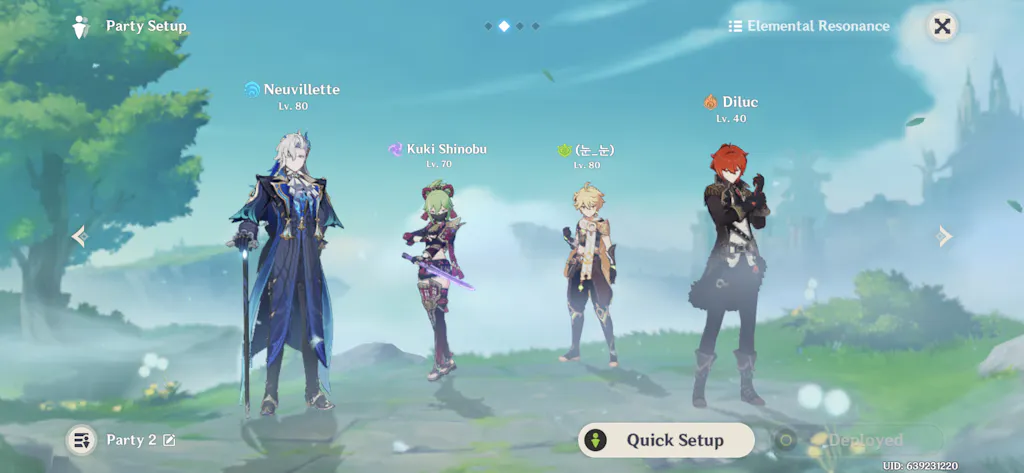This screenshot has height=473, width=1024.
Task: Close the Party Setup screen
Action: (x=941, y=27)
